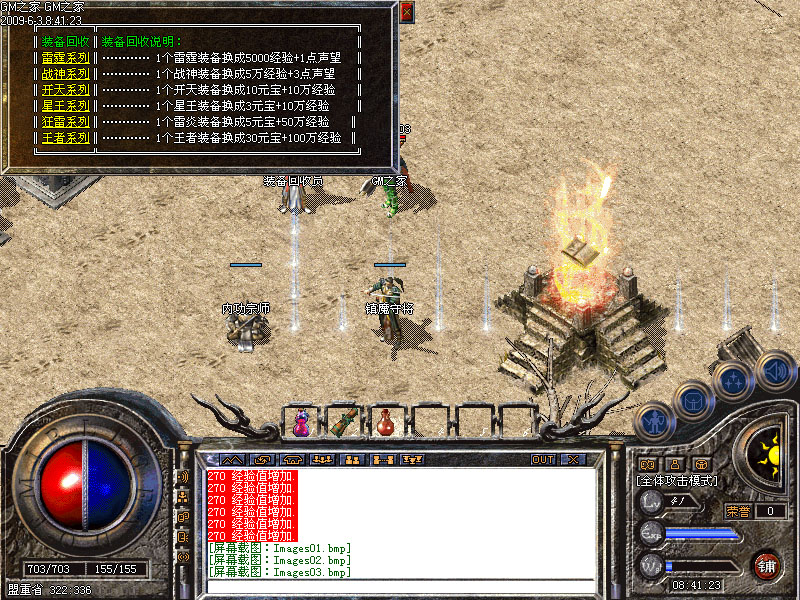Choose the 王者系列 recycling option

66,138
